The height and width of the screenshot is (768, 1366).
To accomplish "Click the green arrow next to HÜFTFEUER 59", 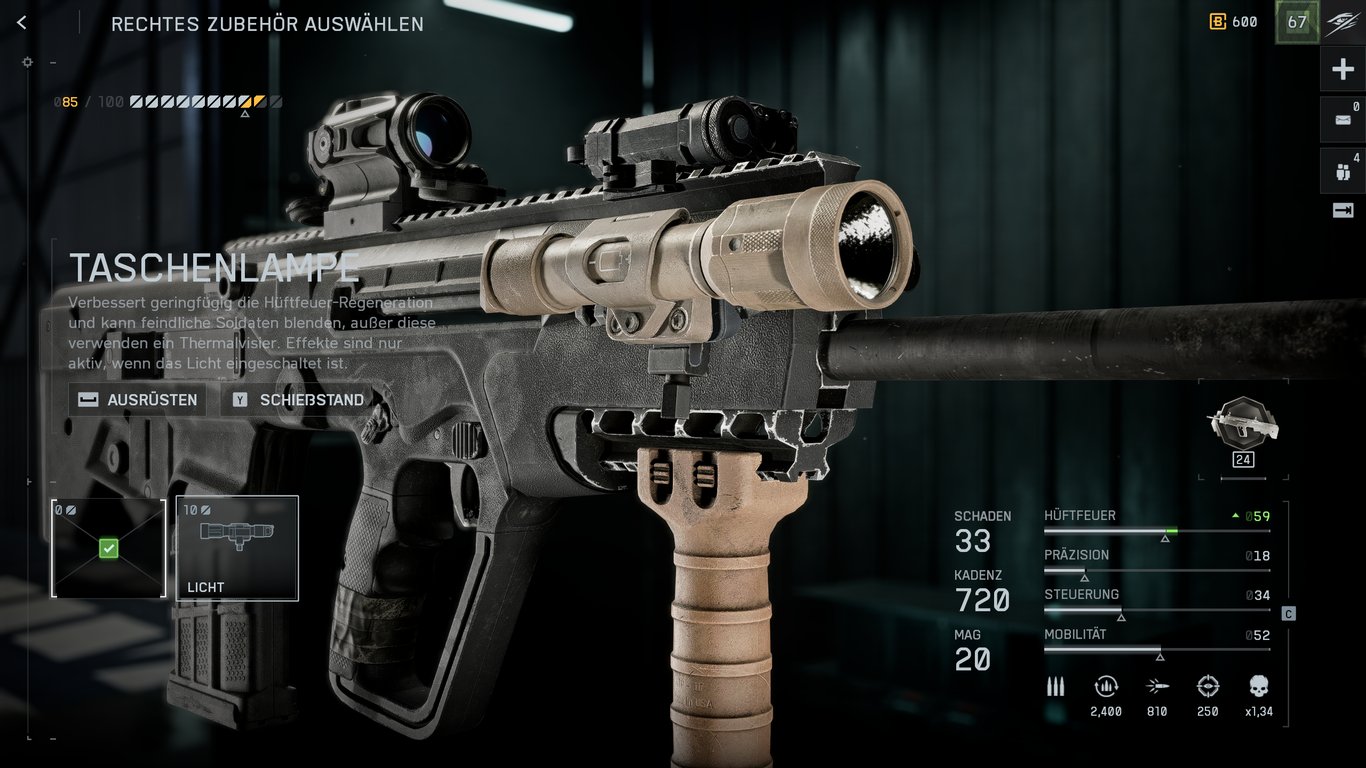I will click(1235, 515).
